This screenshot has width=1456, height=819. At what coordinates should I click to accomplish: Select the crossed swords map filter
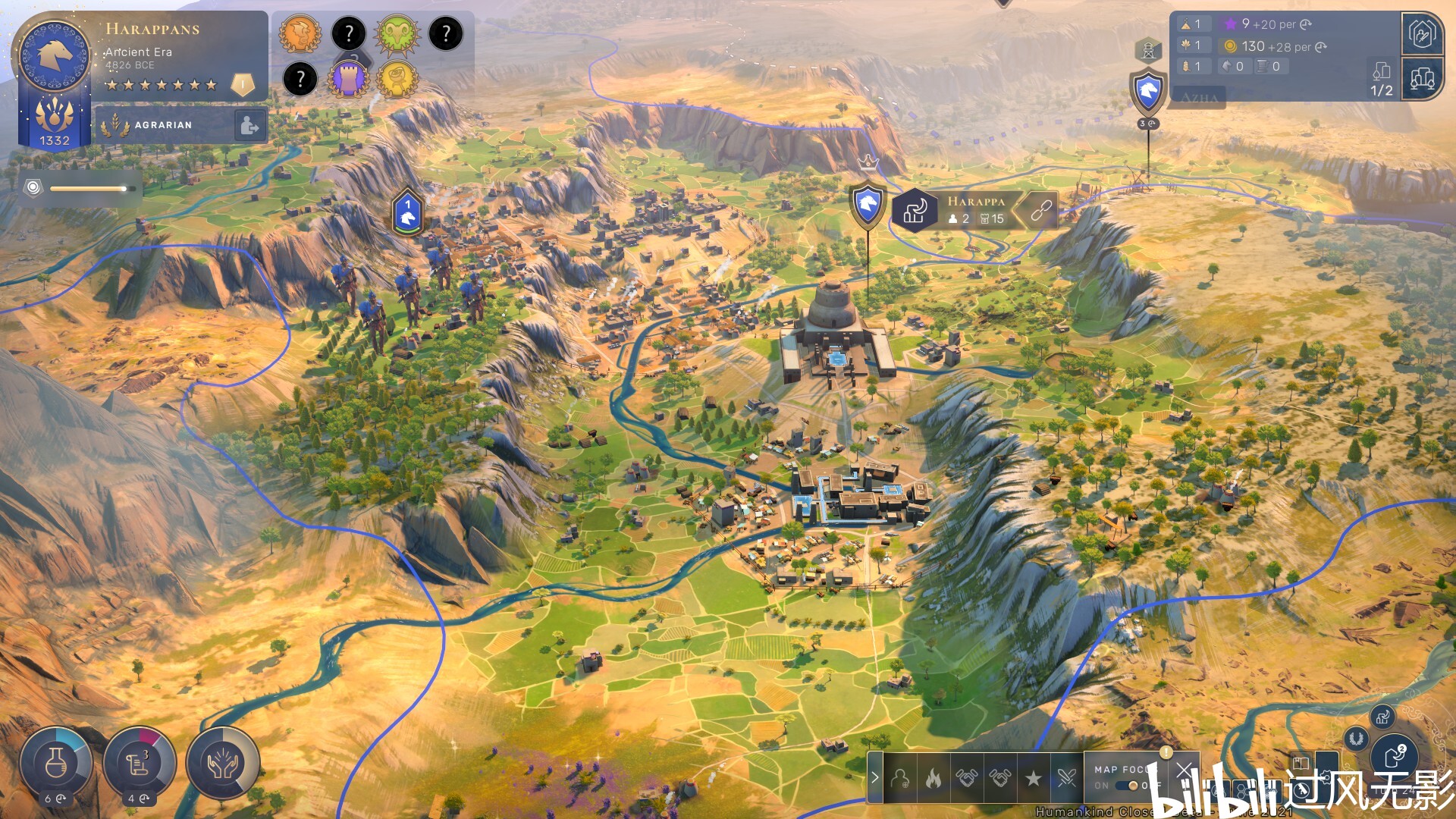pos(1067,777)
